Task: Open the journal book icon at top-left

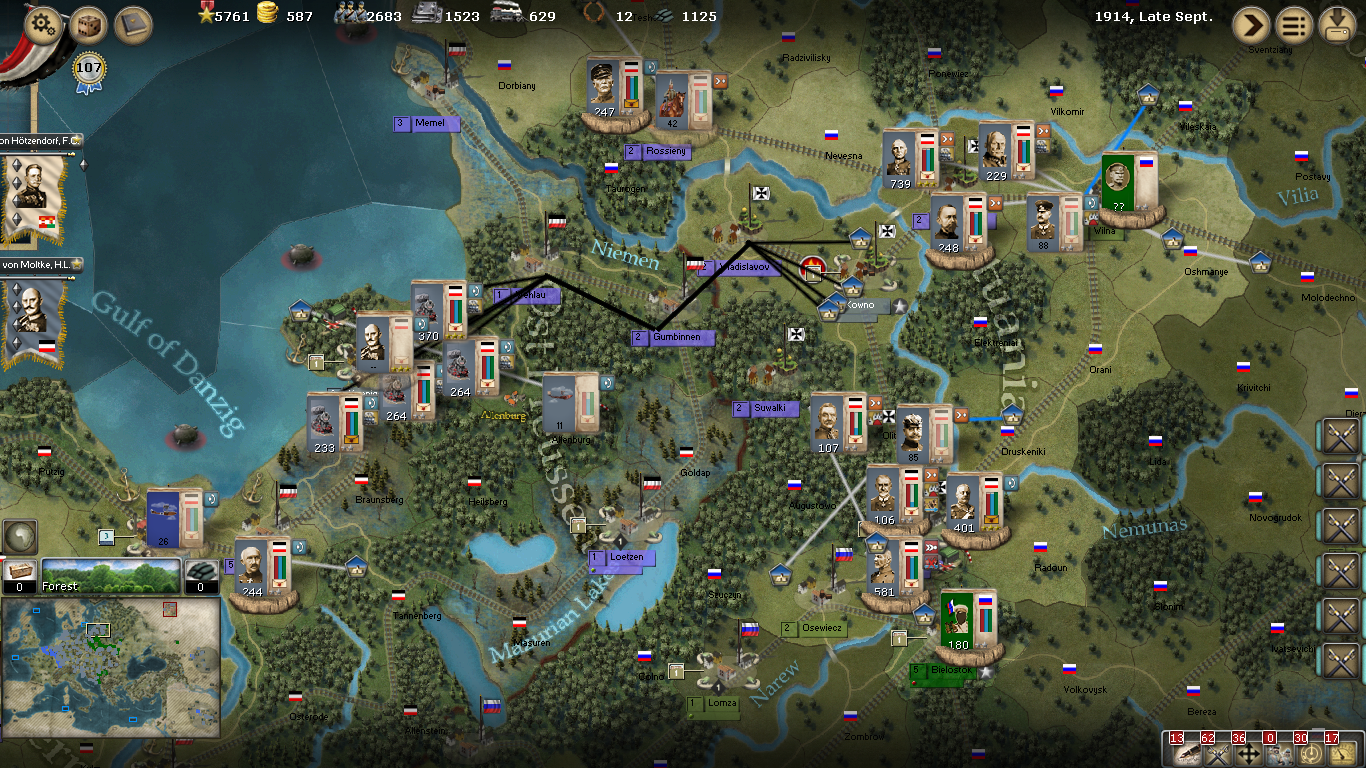Action: point(131,23)
